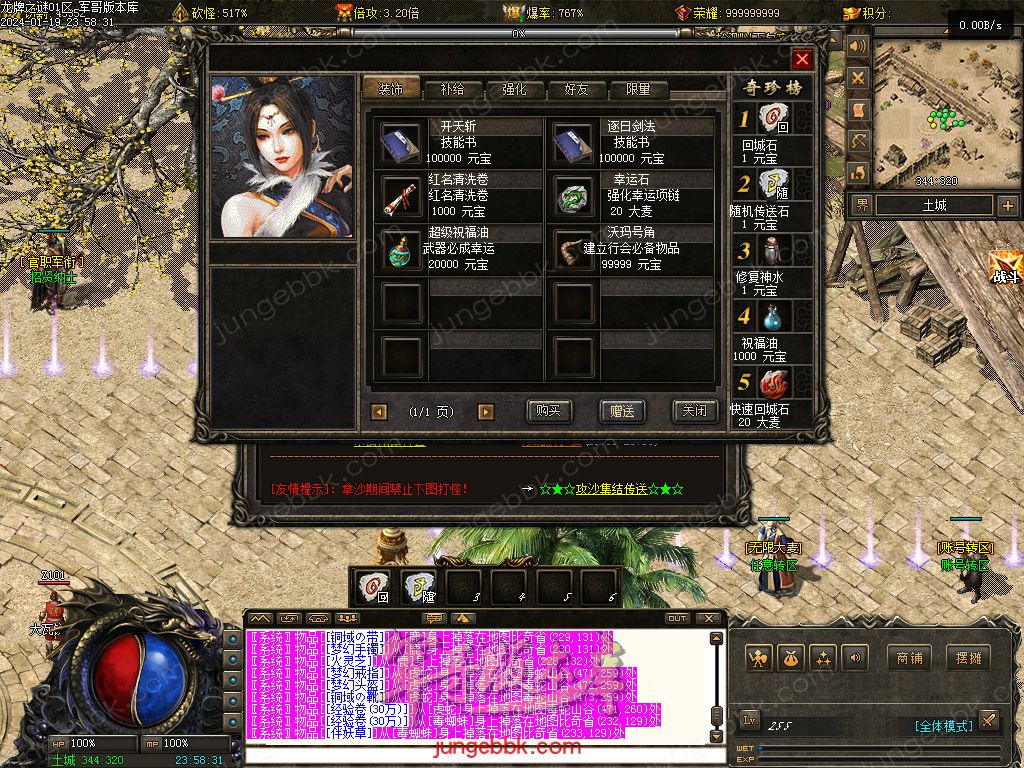Select the 好友 tab
1024x768 pixels.
click(576, 89)
